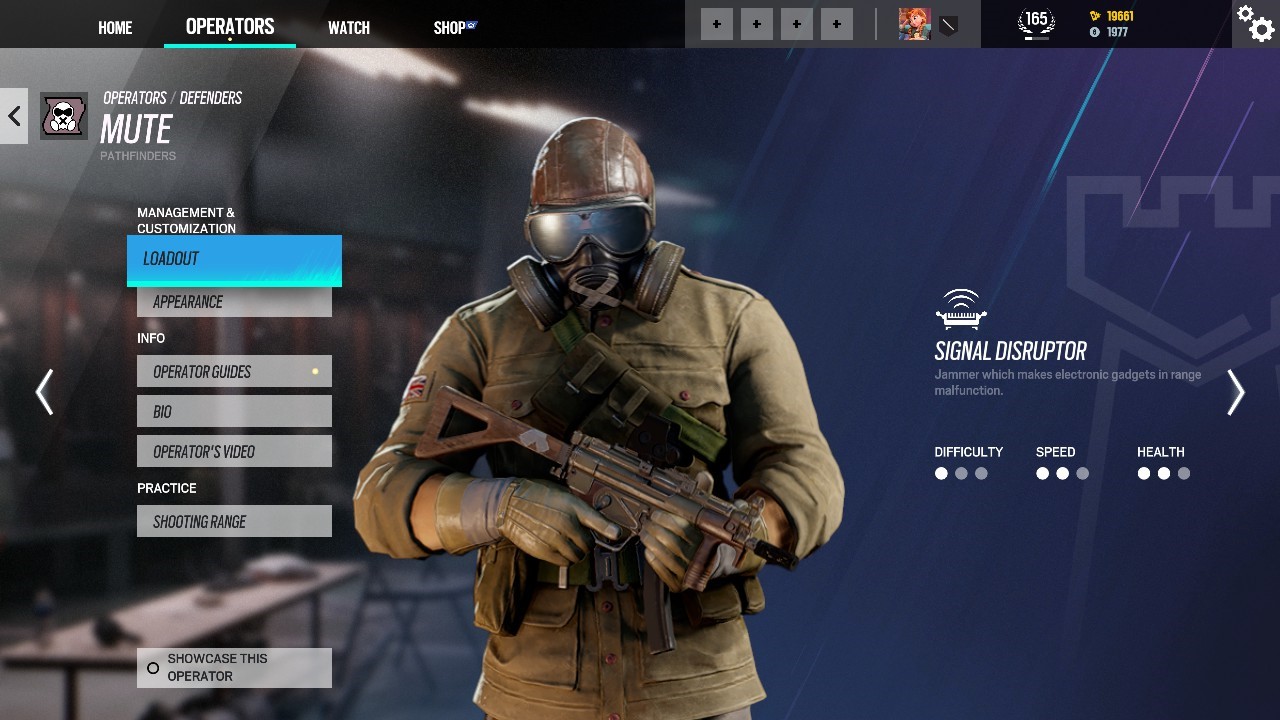The width and height of the screenshot is (1280, 720).
Task: Open the Signal Disruptor gadget details
Action: click(x=961, y=311)
